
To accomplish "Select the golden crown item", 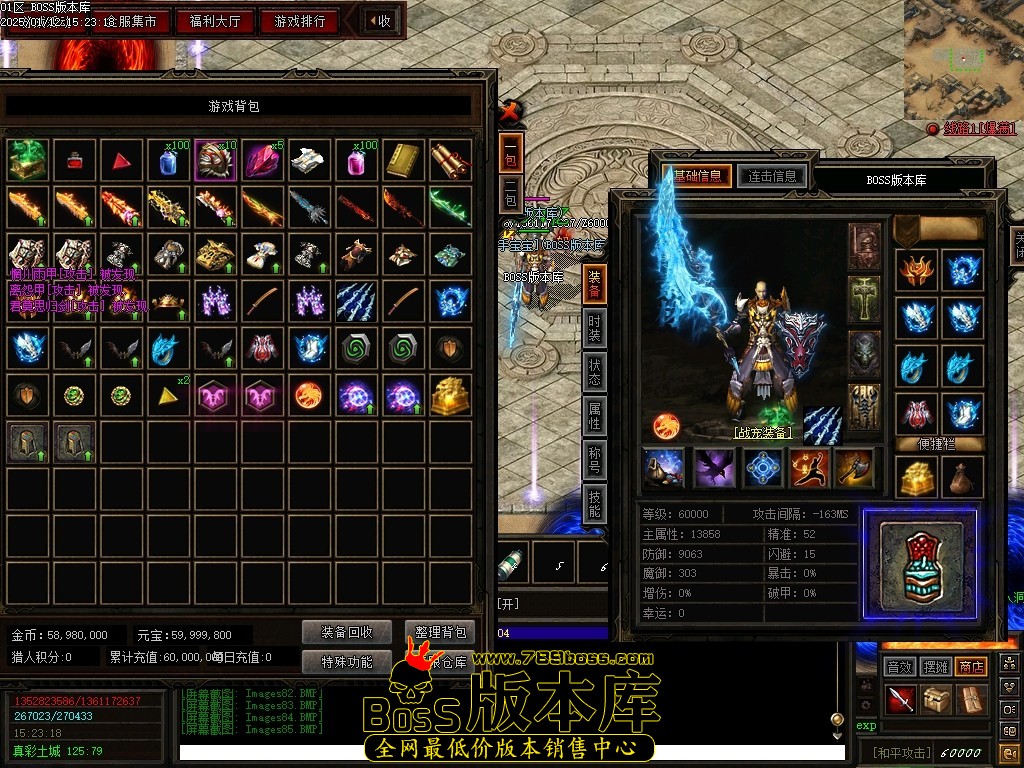I will (168, 301).
